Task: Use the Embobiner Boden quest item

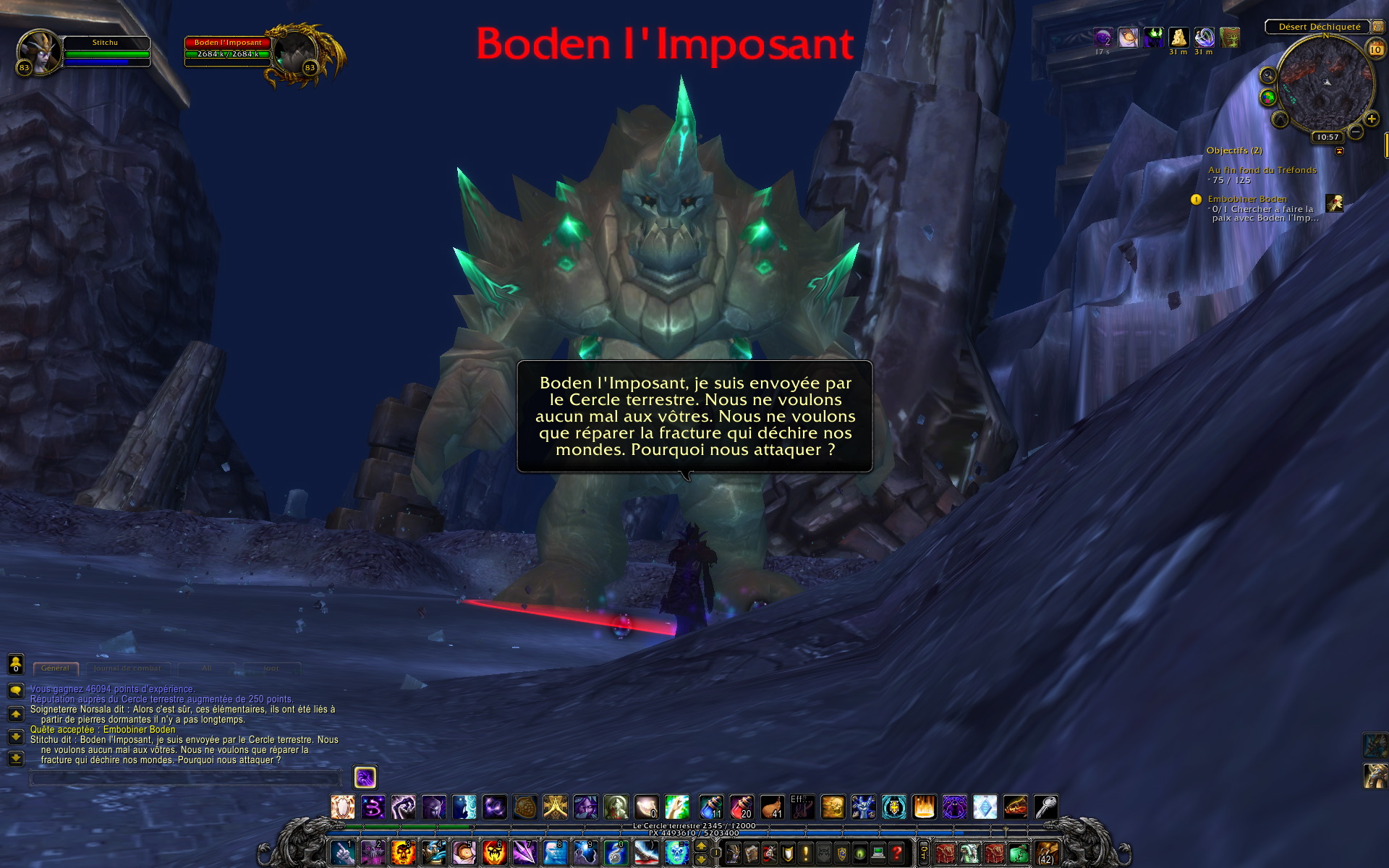Action: (x=1334, y=203)
